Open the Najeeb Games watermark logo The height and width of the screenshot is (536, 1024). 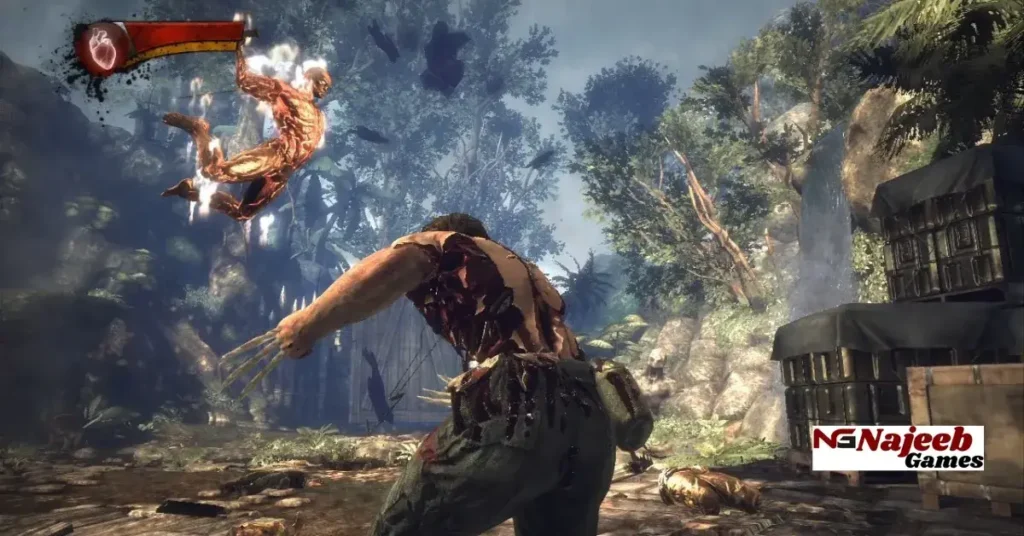pos(897,448)
